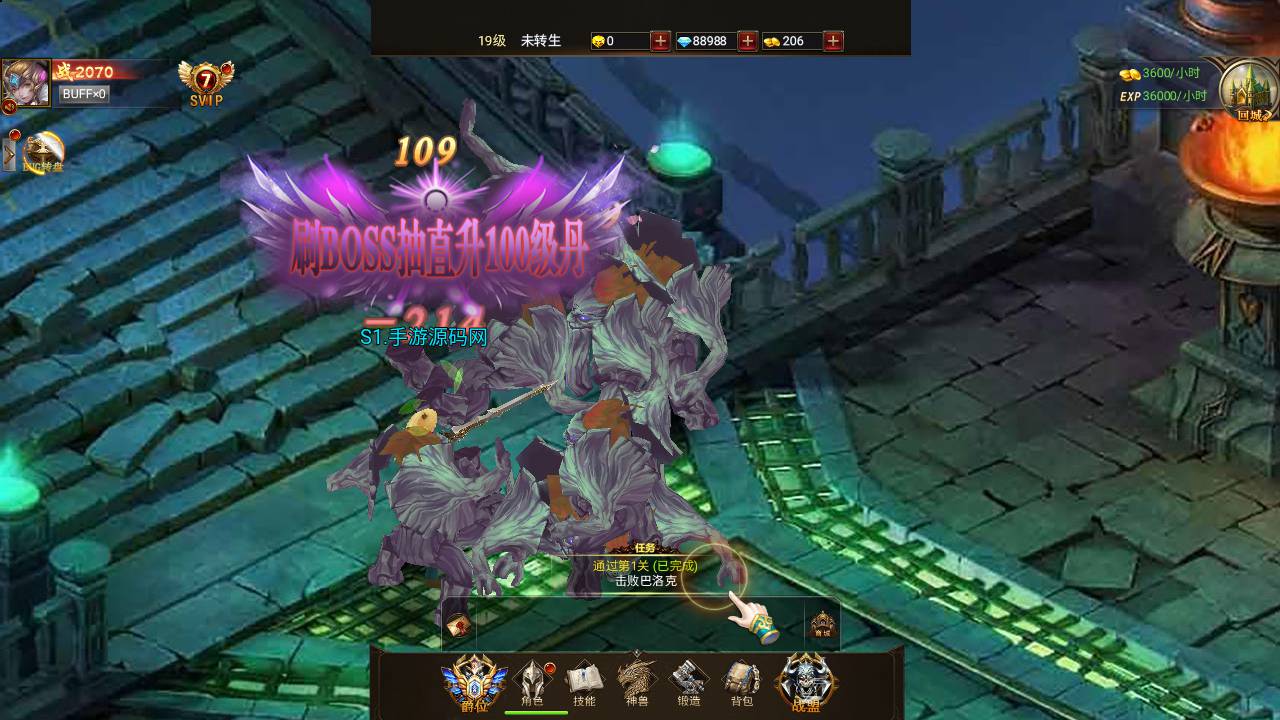Open the 商城 shop icon
This screenshot has width=1280, height=720.
tap(821, 625)
